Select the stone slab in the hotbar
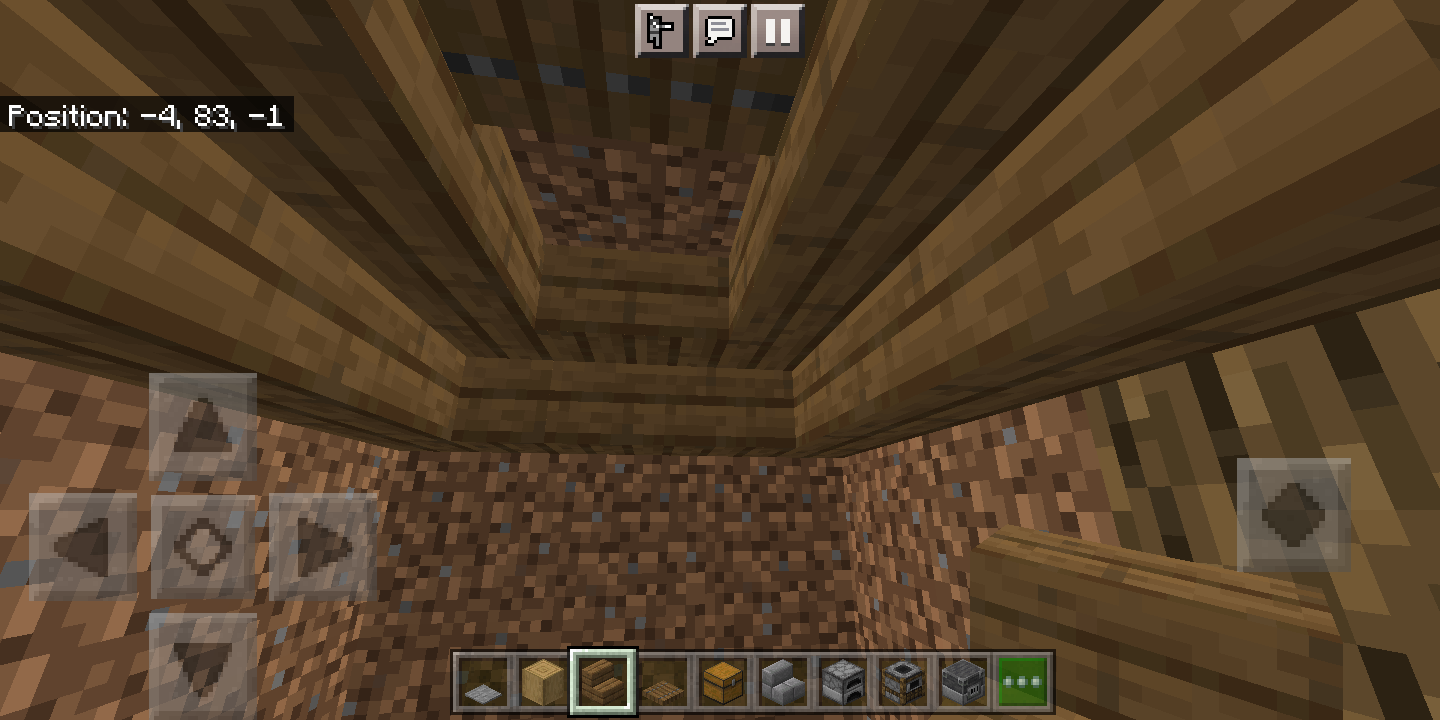 pyautogui.click(x=485, y=680)
